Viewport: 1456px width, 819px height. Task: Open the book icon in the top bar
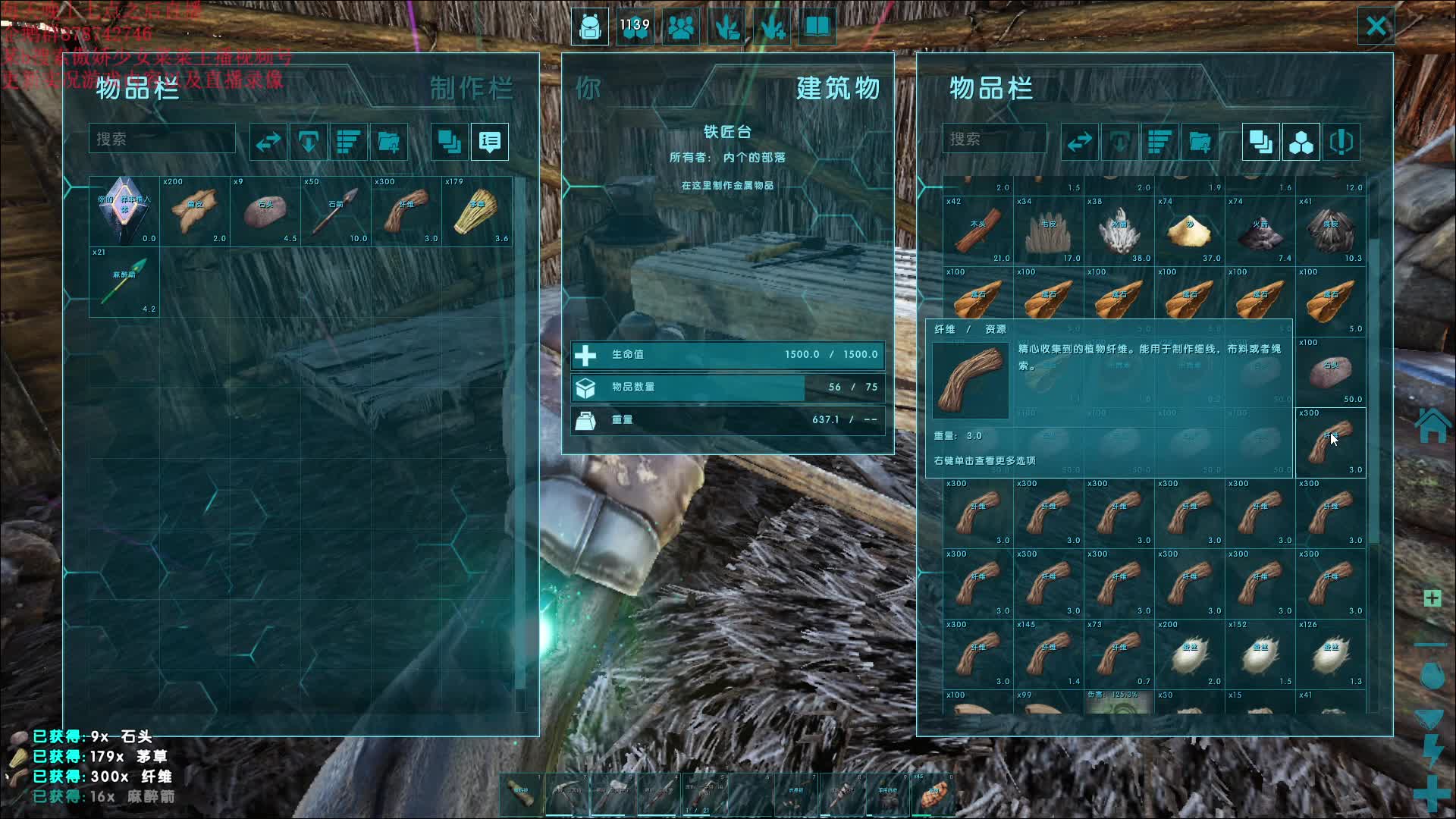coord(817,27)
